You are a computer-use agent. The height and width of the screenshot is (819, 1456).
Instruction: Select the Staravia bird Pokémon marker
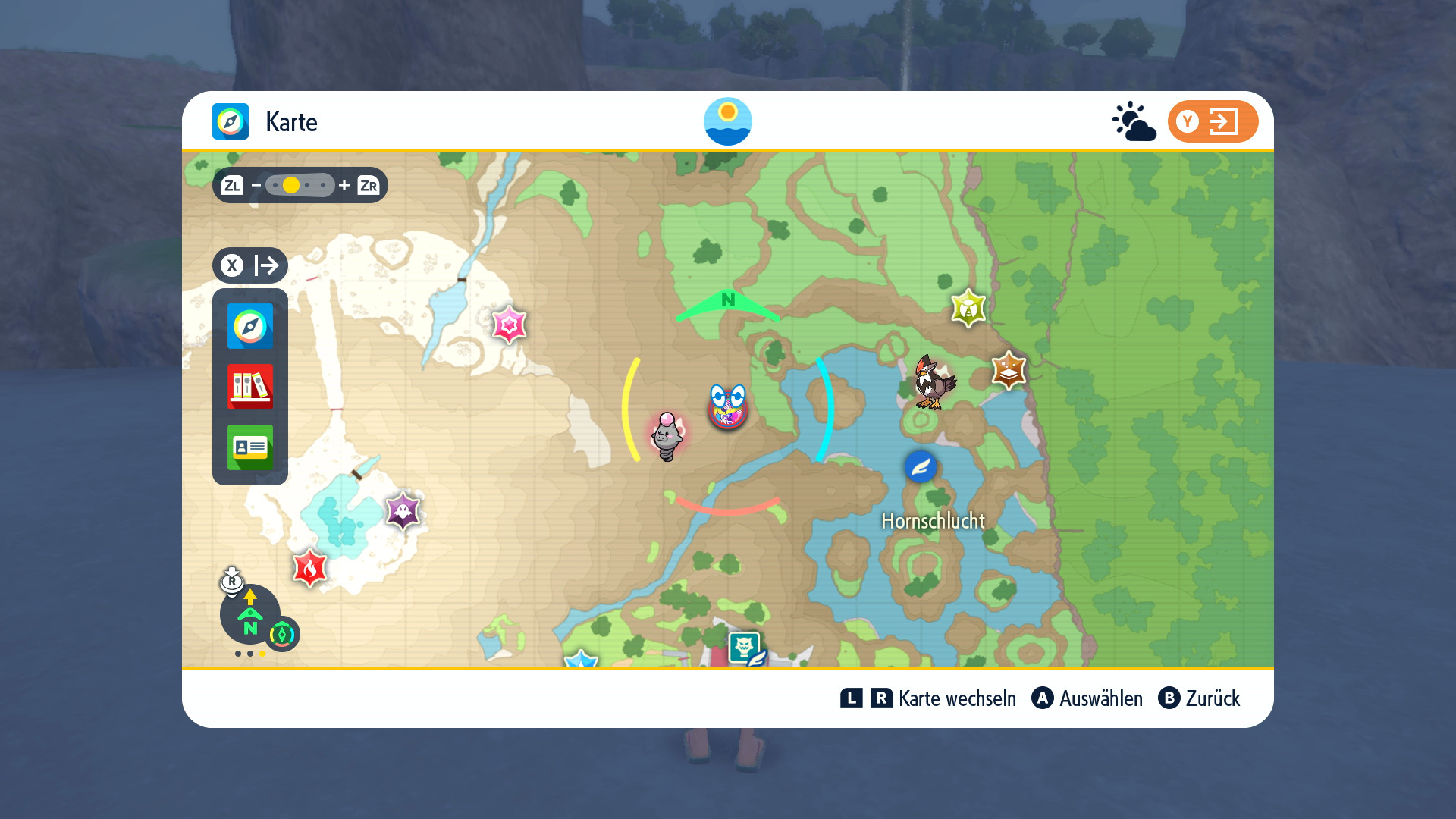(x=934, y=381)
